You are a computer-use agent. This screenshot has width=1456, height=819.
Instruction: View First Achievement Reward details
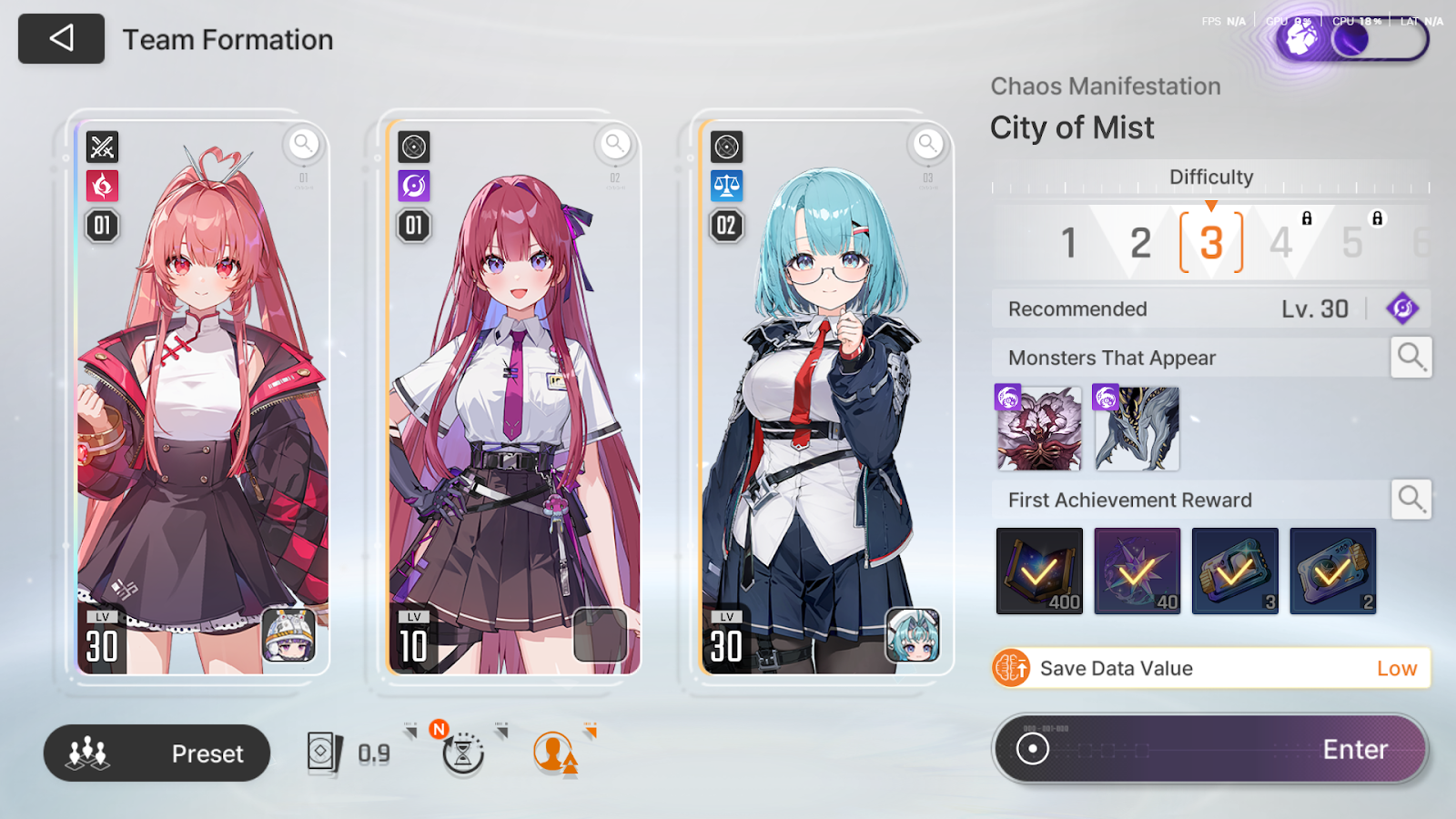pyautogui.click(x=1410, y=500)
